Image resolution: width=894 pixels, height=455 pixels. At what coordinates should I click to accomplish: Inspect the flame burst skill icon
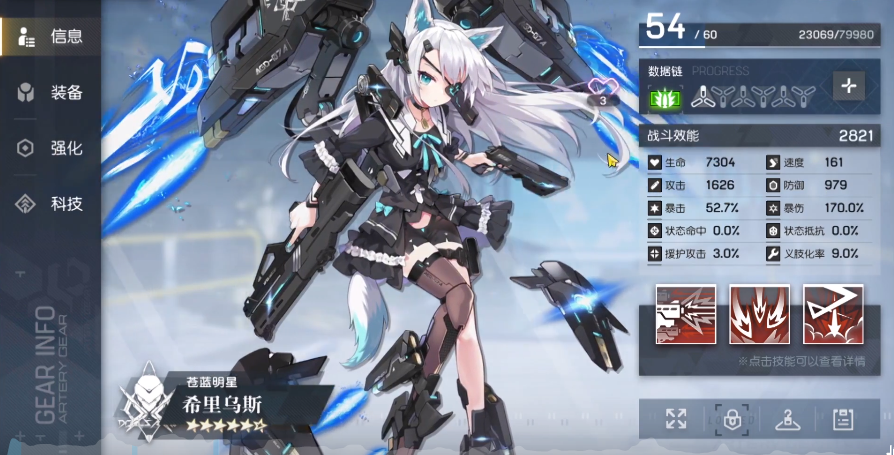(759, 314)
